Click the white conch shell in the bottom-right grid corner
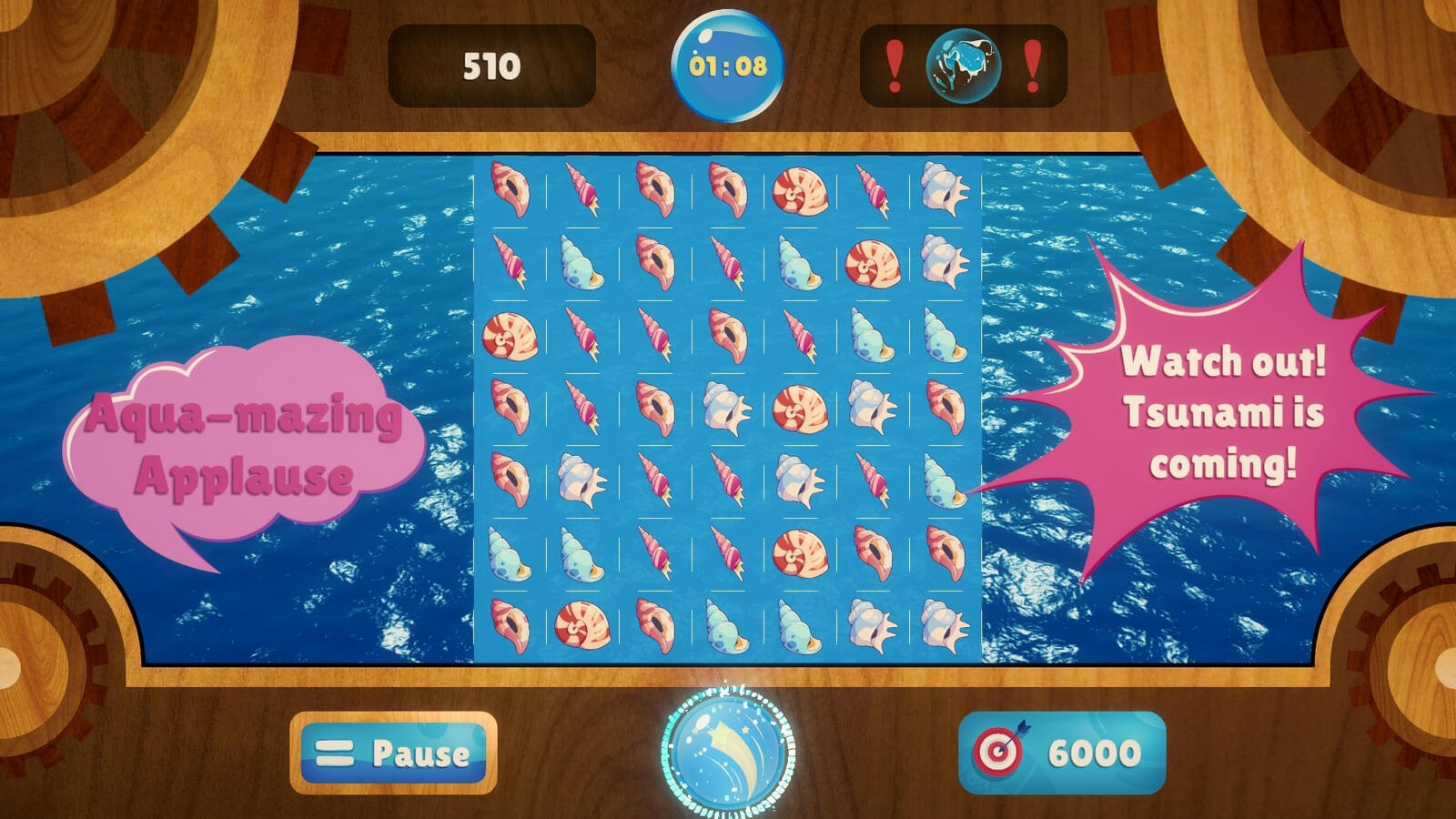The height and width of the screenshot is (819, 1456). point(944,628)
